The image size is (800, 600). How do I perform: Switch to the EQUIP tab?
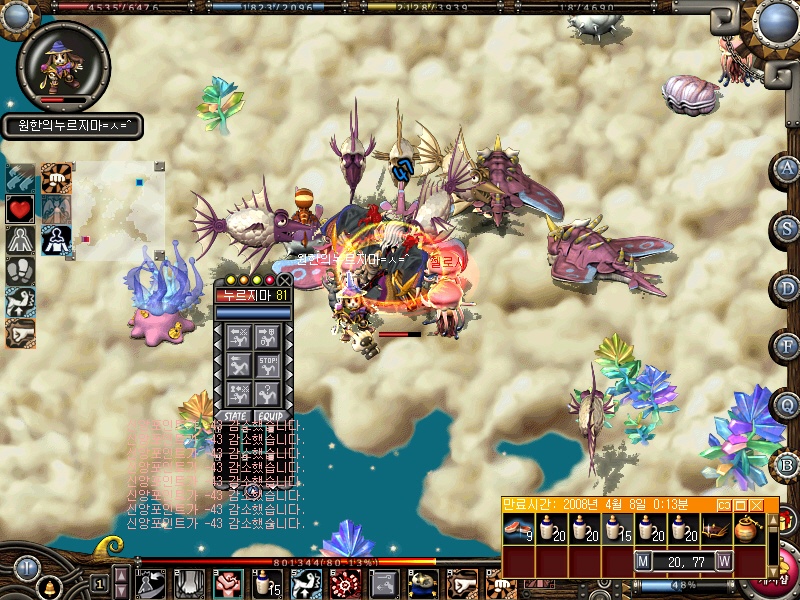271,416
